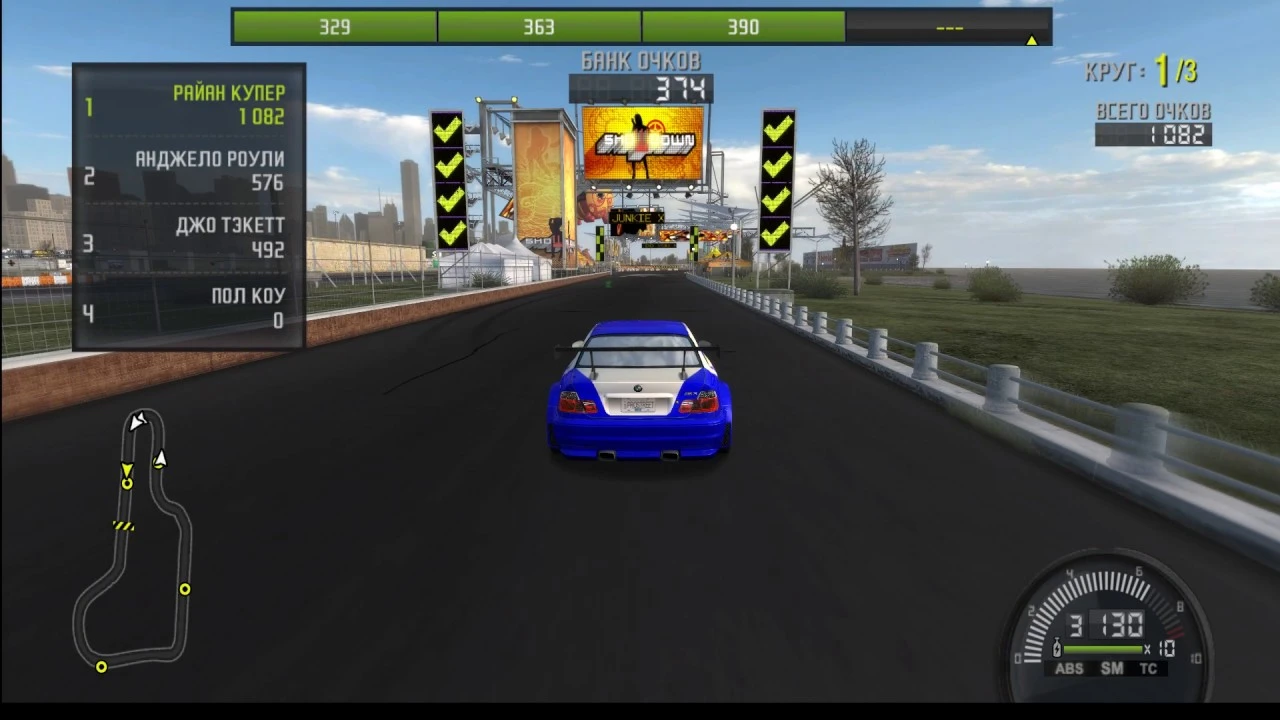
Task: Select the SM indicator on the speedometer
Action: click(x=1113, y=668)
